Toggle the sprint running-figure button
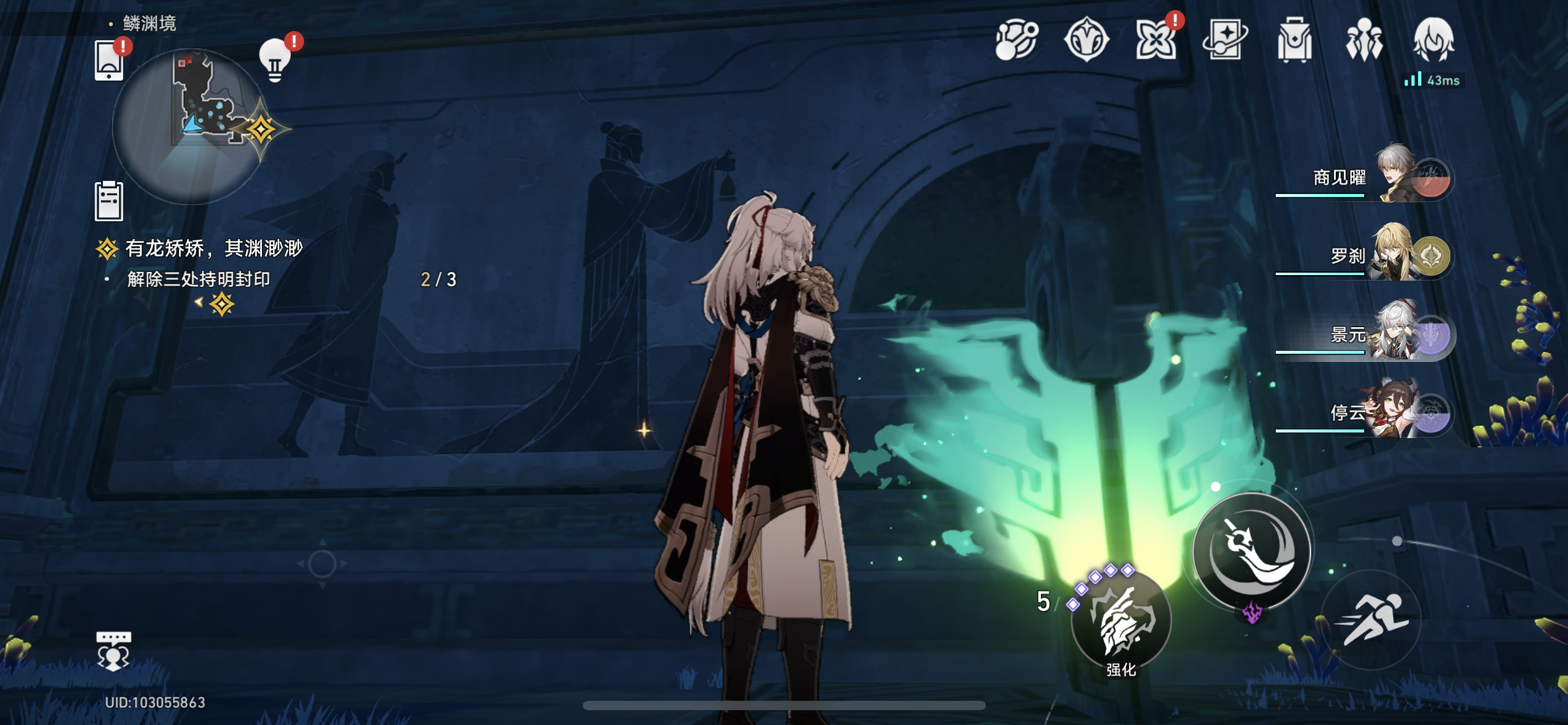1568x725 pixels. [1372, 620]
